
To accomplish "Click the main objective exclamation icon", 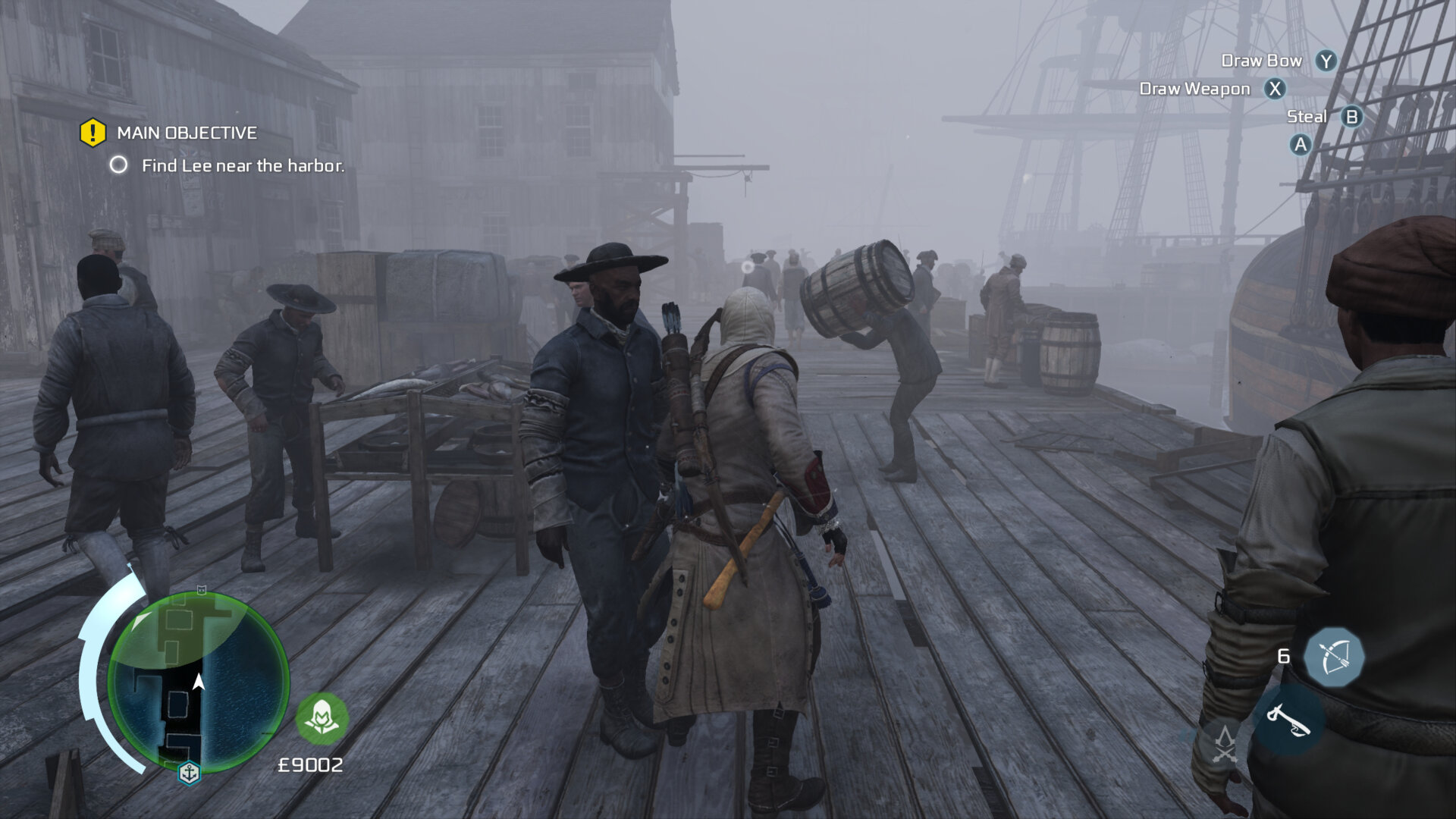I will click(93, 133).
